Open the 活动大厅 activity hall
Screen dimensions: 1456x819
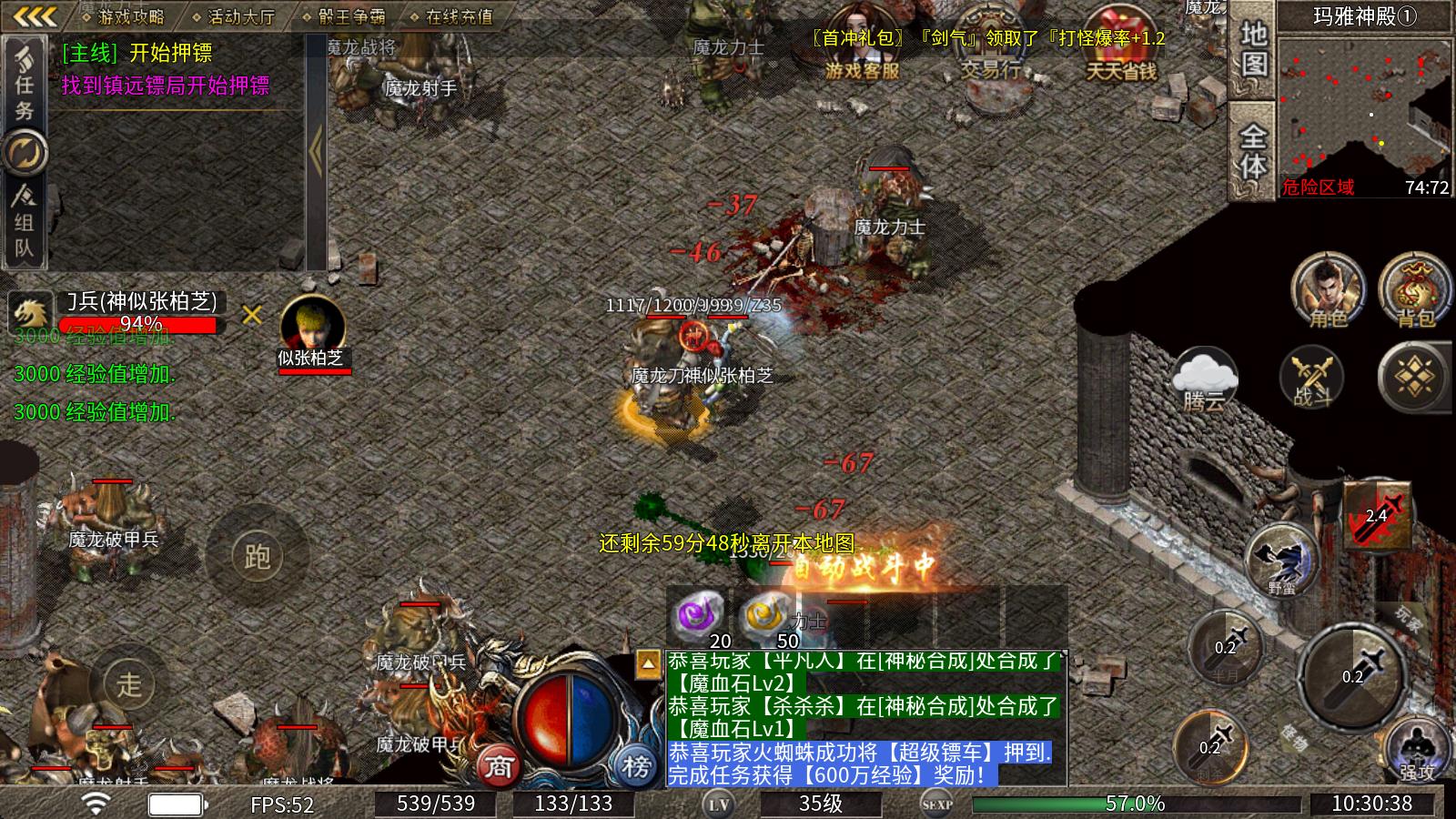[x=240, y=15]
